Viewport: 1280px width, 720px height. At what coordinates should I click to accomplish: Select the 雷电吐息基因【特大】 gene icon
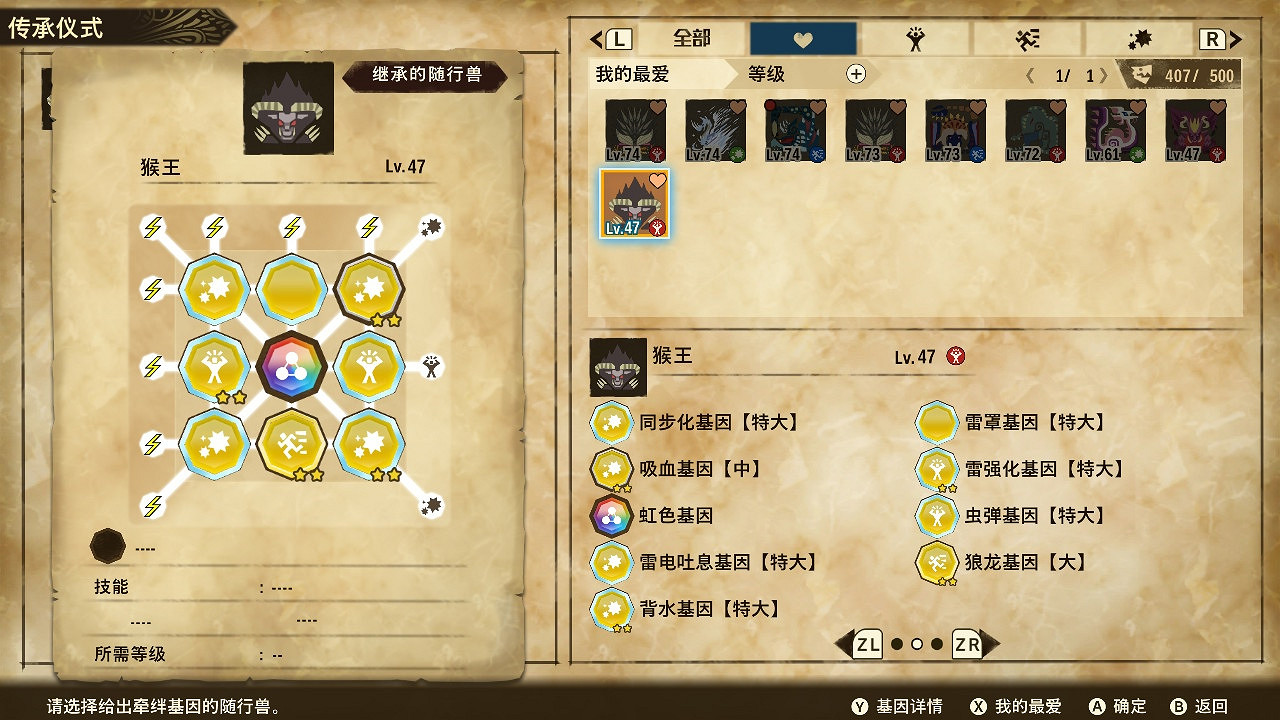(x=611, y=563)
